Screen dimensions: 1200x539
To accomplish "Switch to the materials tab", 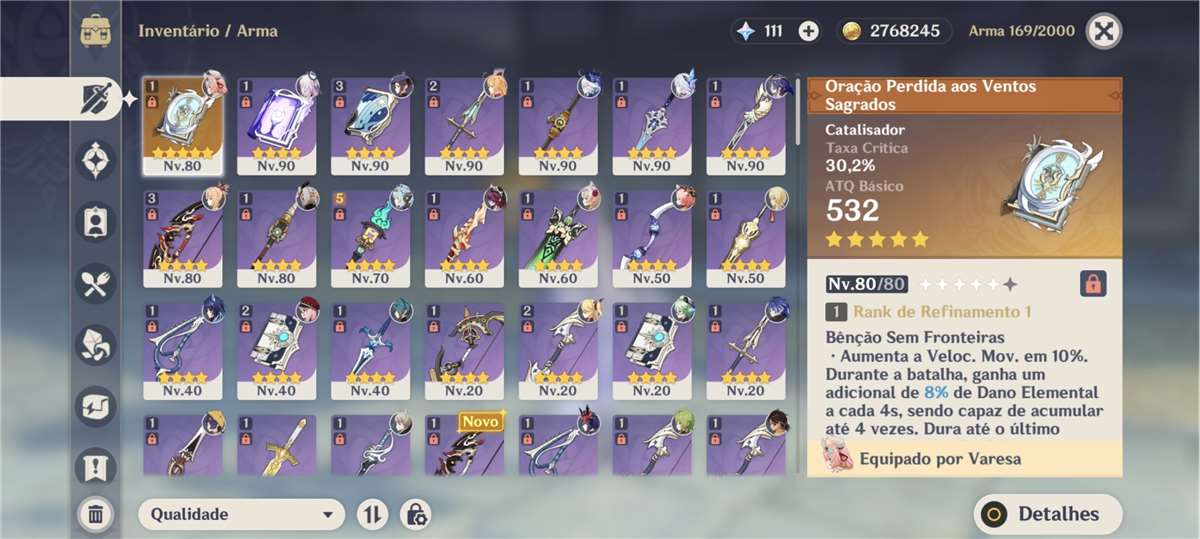I will 96,345.
